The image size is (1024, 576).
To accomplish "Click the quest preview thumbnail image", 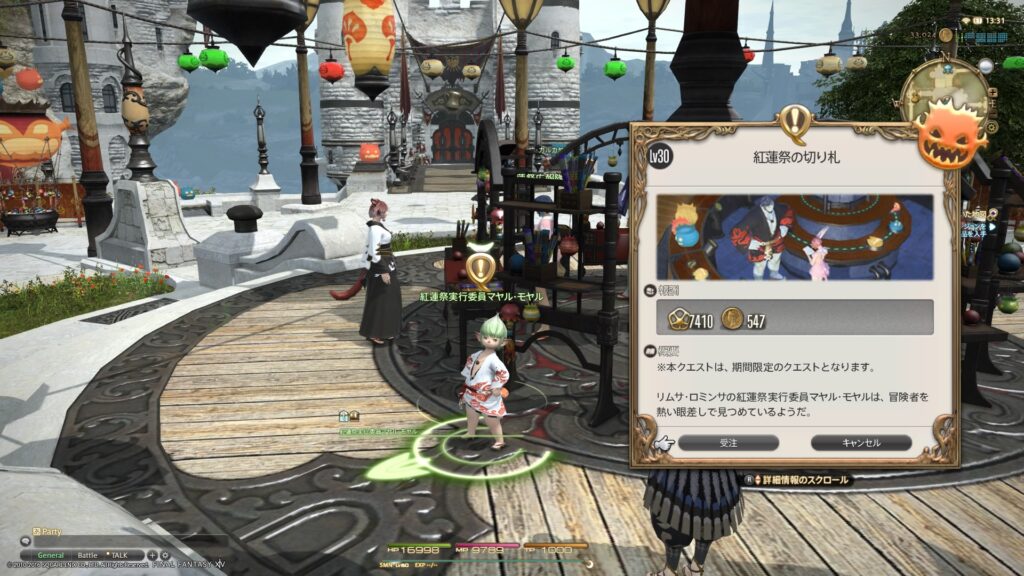I will pos(794,237).
